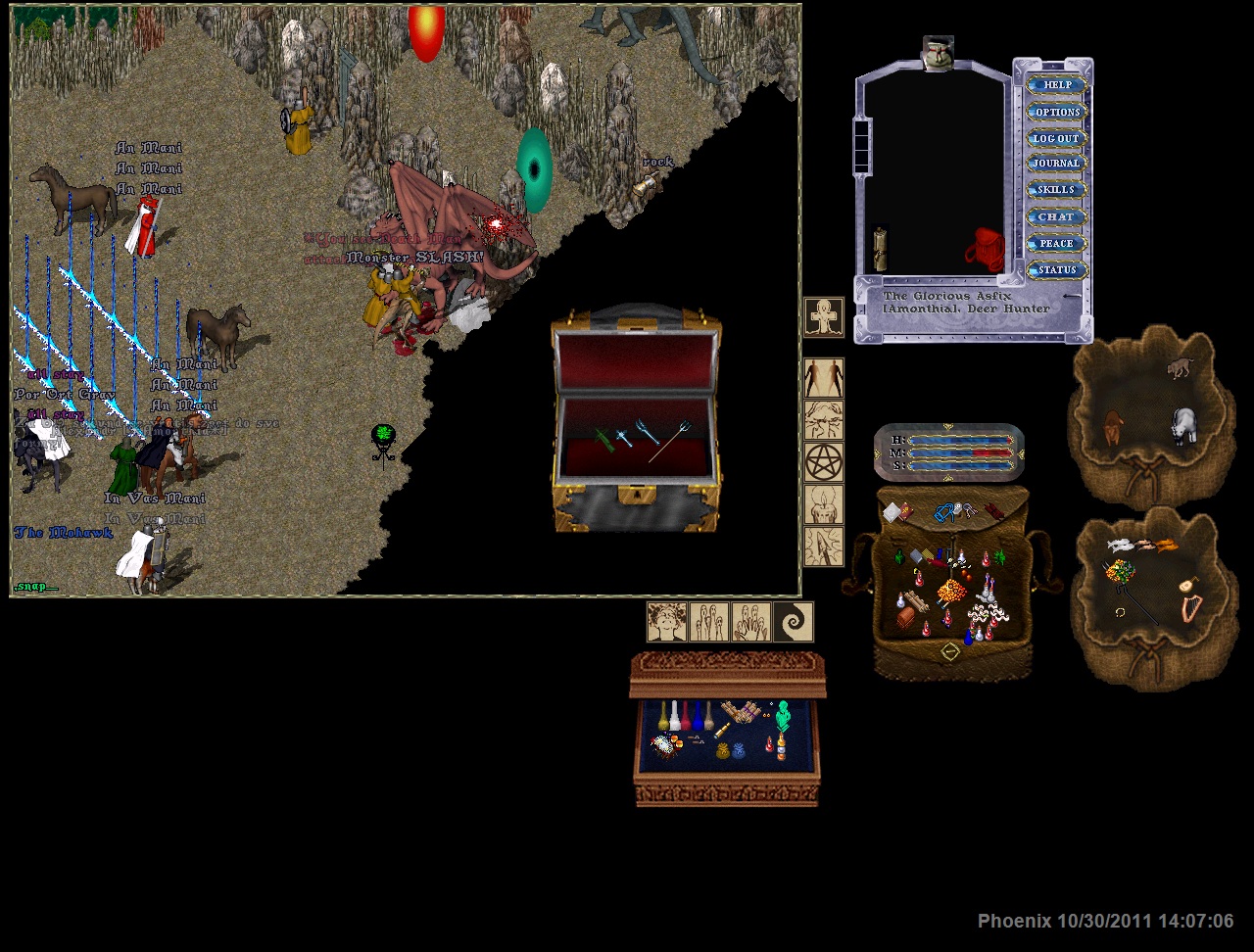
Task: Activate the ankh spell icon
Action: pos(823,316)
